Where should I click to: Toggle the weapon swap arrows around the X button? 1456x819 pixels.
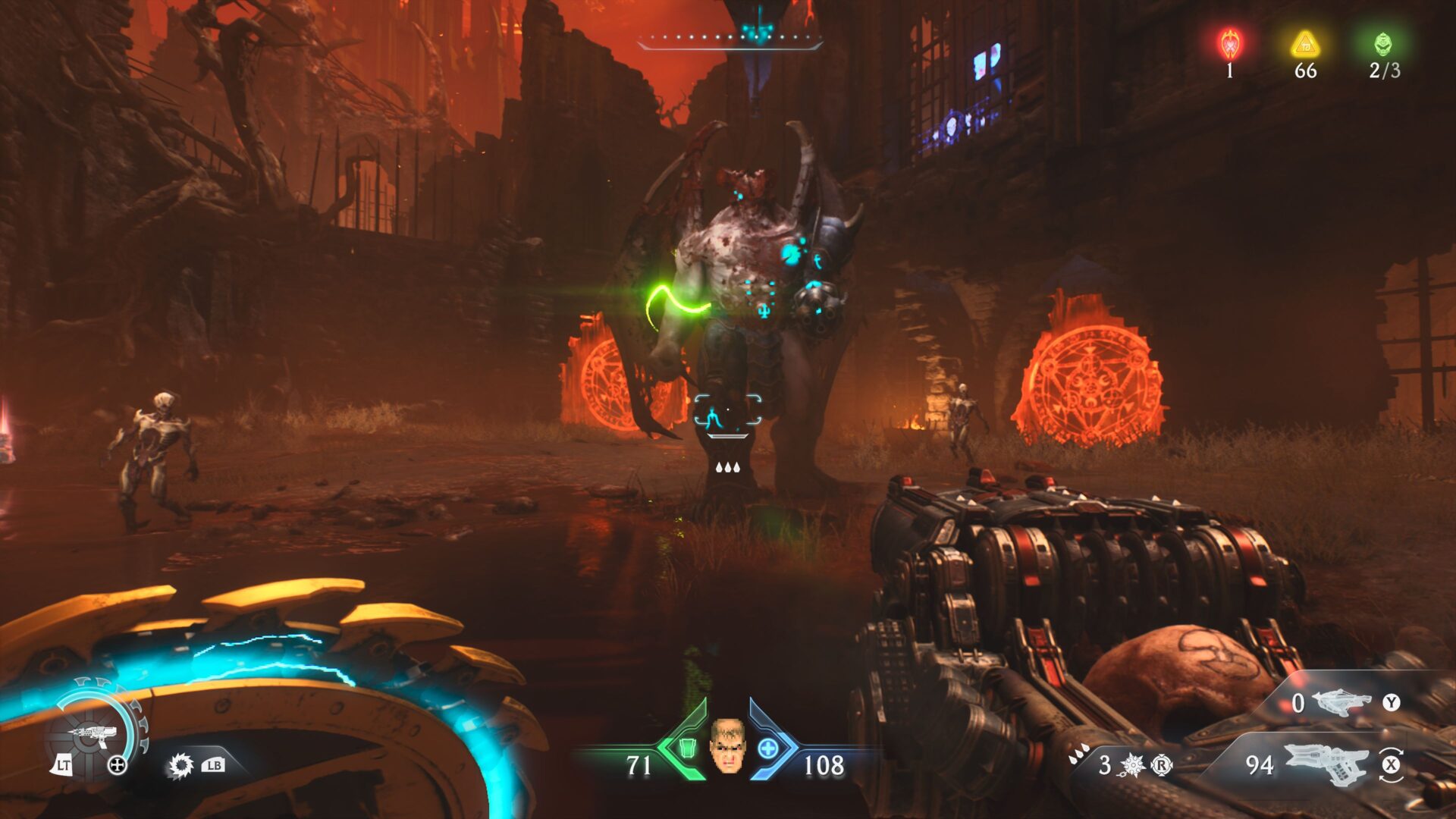coord(1392,766)
